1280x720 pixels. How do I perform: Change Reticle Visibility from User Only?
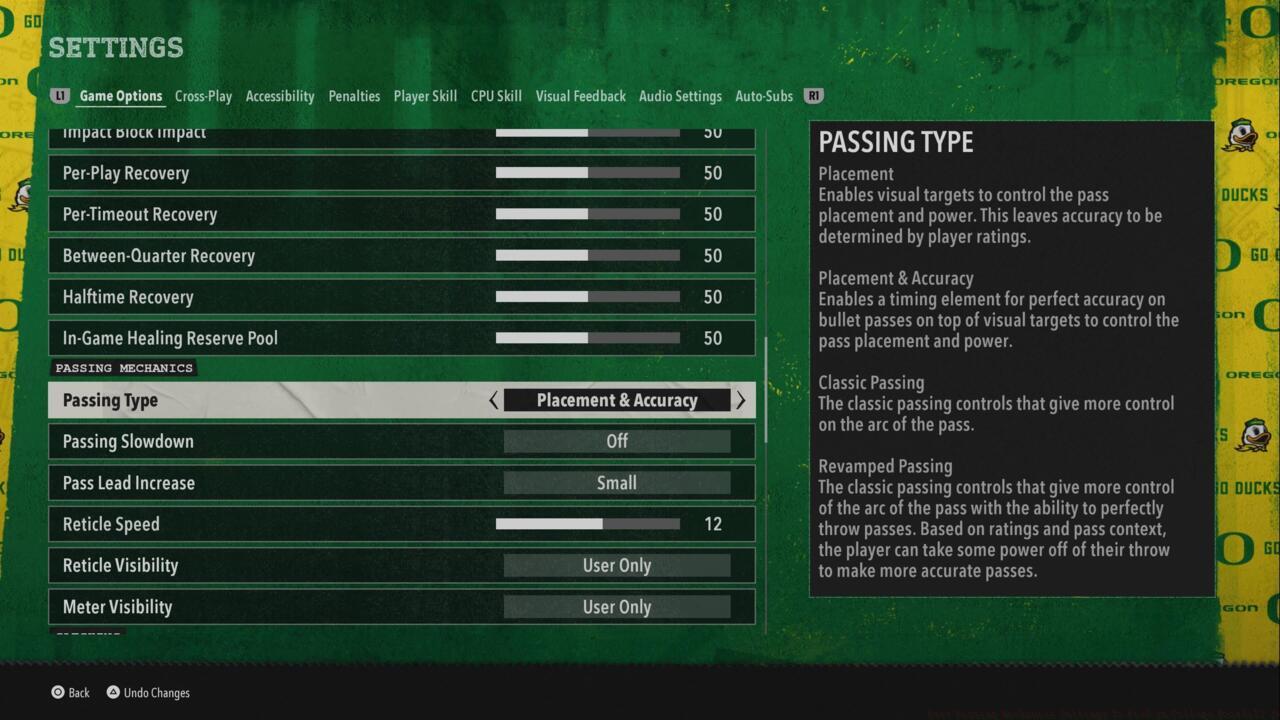click(617, 565)
